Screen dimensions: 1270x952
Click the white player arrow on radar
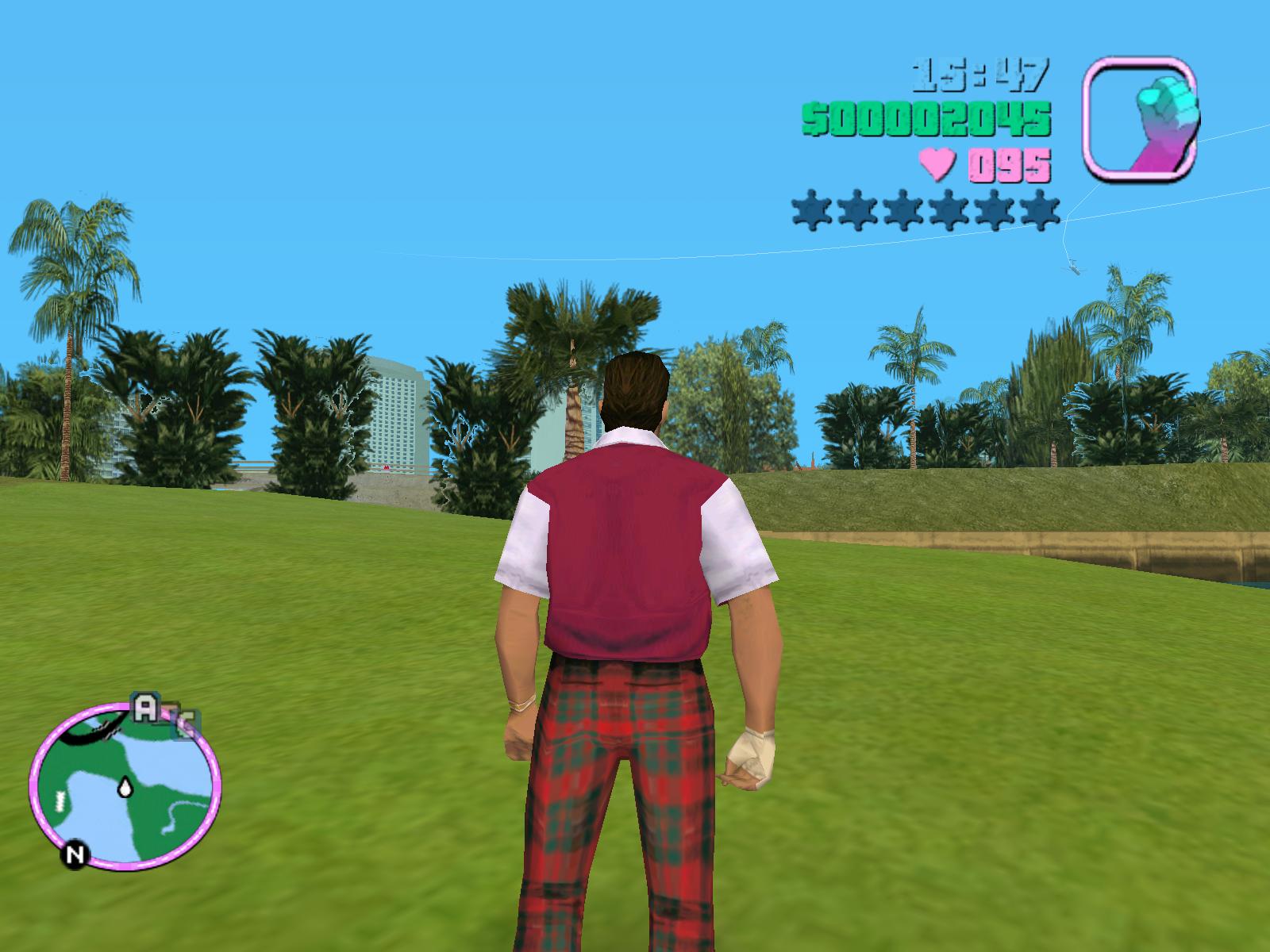click(x=125, y=786)
